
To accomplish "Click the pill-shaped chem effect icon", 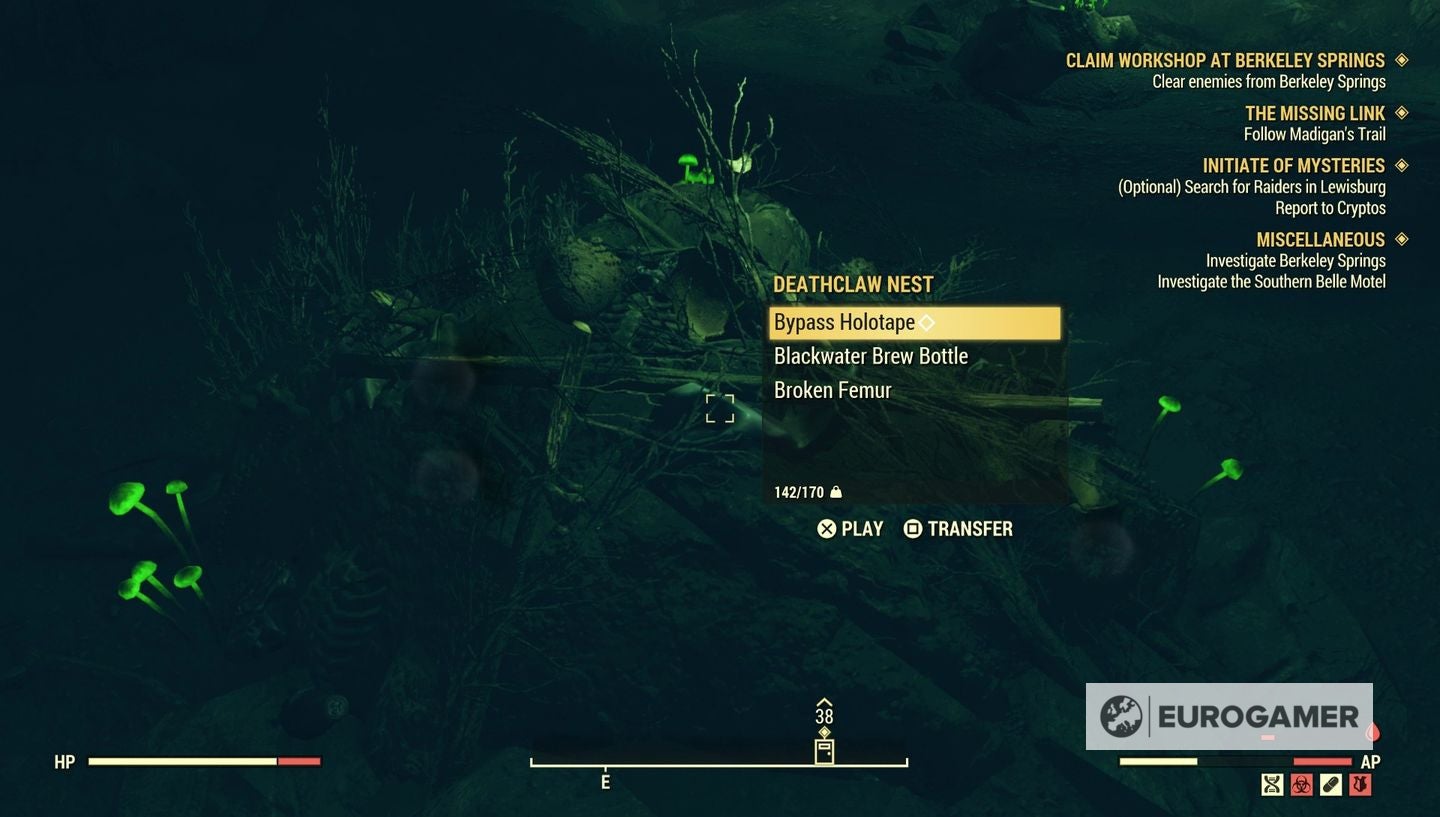I will click(x=1331, y=785).
